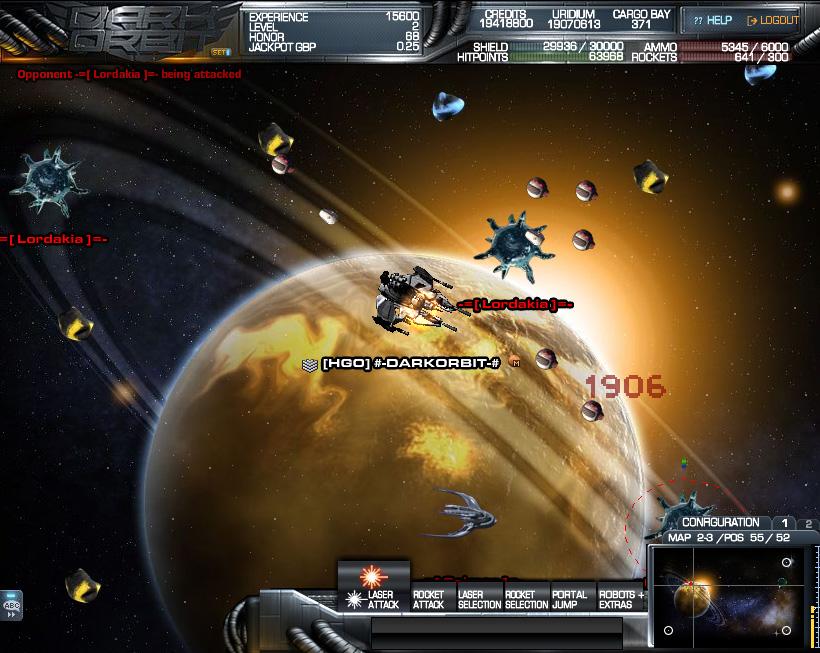Fire a Rocket Attack
Screen dimensions: 820x653
click(x=428, y=599)
